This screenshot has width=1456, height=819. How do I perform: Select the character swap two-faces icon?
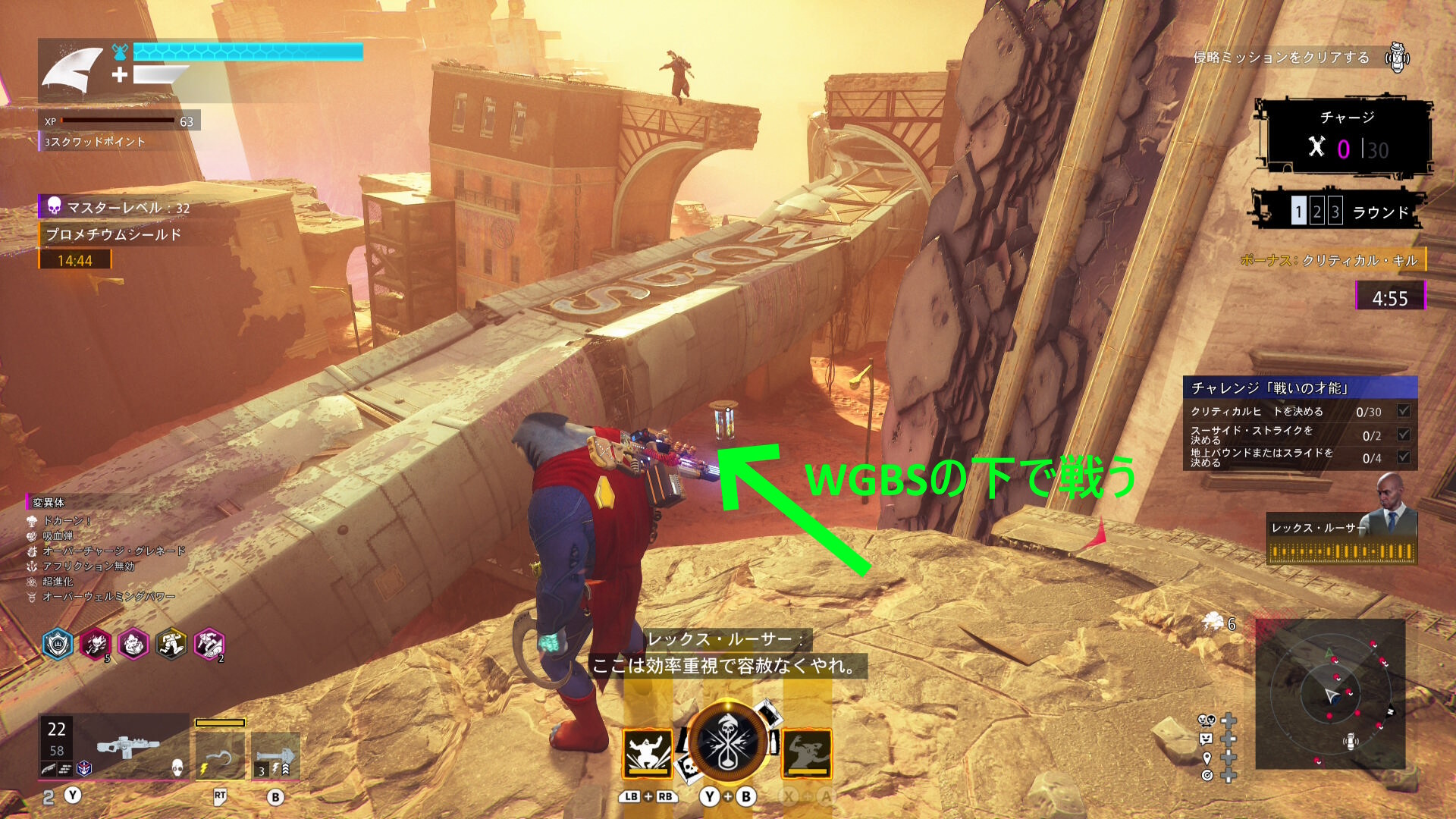coord(1207,720)
